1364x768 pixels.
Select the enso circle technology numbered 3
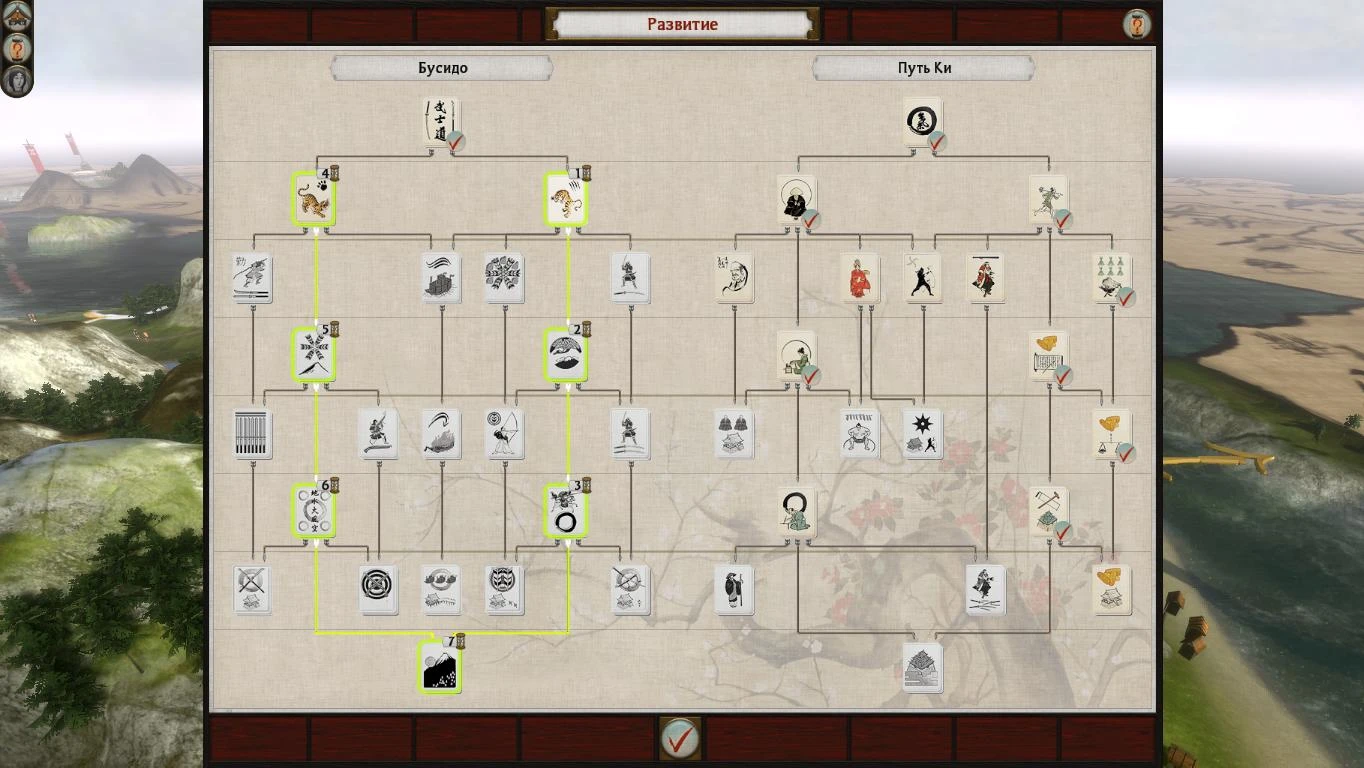pos(566,510)
